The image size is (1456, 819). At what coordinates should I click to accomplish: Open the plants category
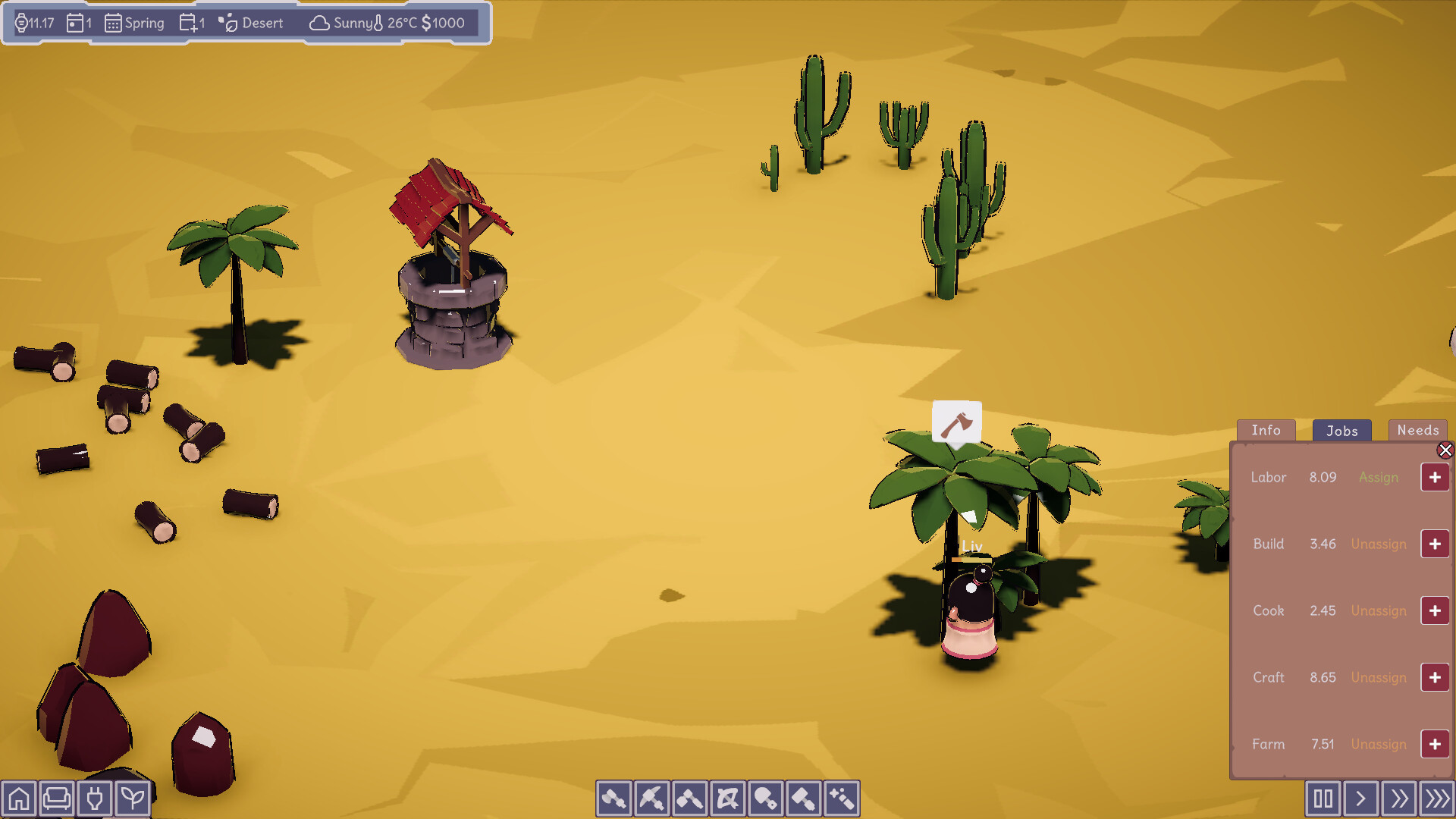pos(133,798)
